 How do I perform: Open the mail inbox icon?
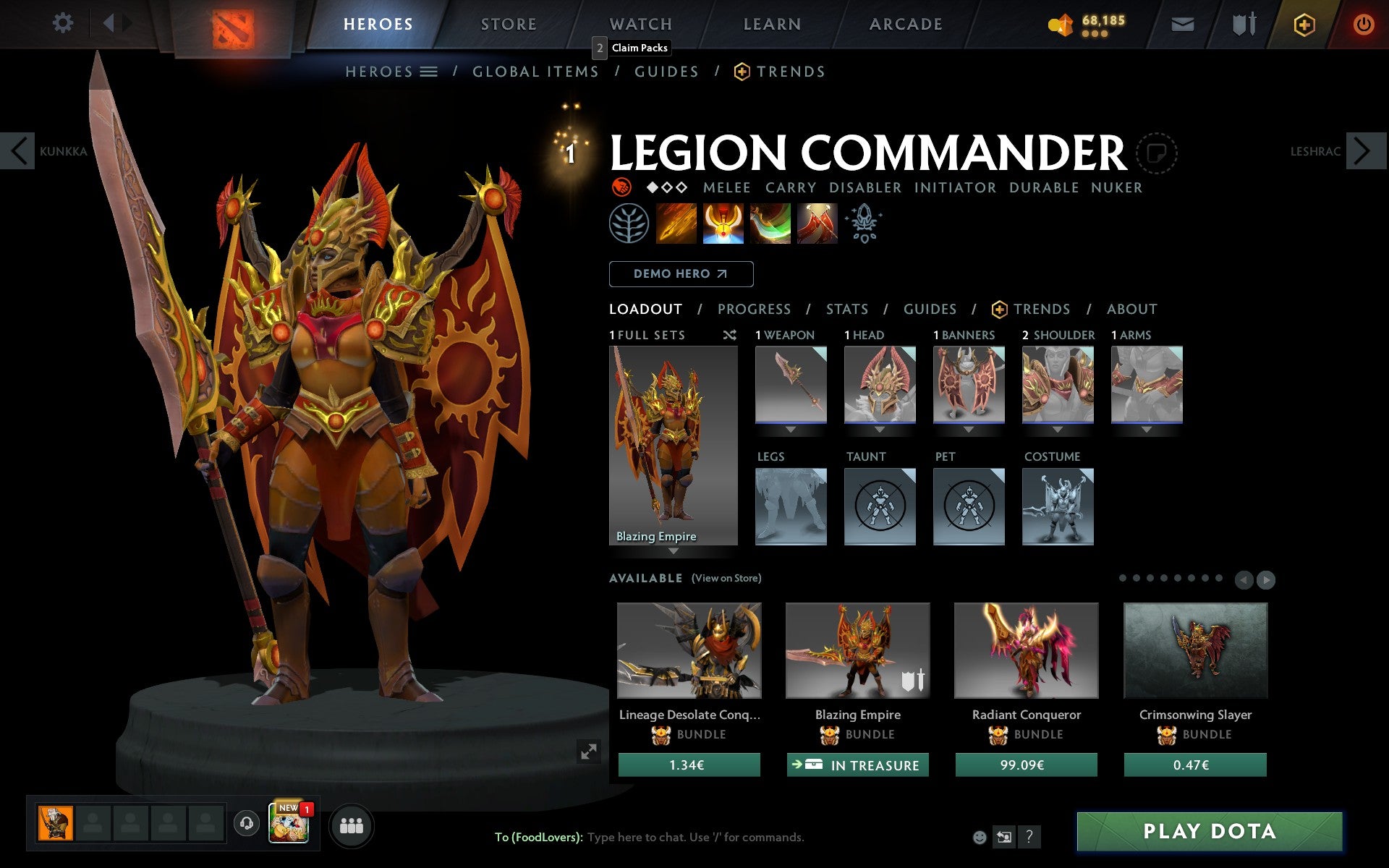tap(1182, 24)
